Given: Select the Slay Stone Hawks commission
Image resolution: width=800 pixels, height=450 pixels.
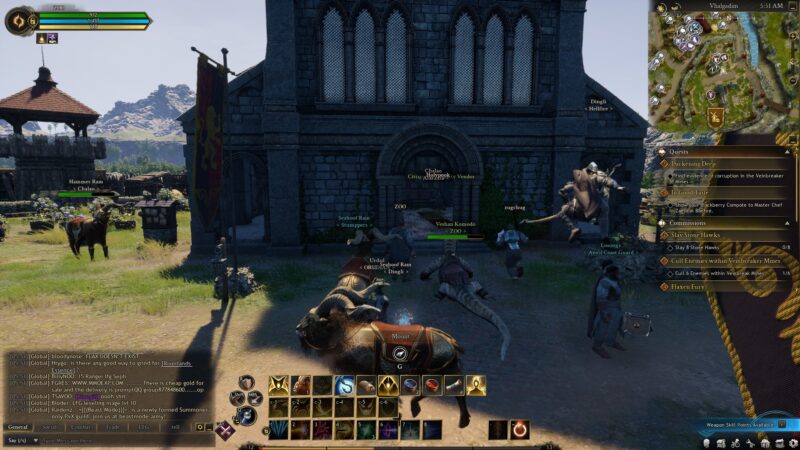Looking at the screenshot, I should pos(700,235).
